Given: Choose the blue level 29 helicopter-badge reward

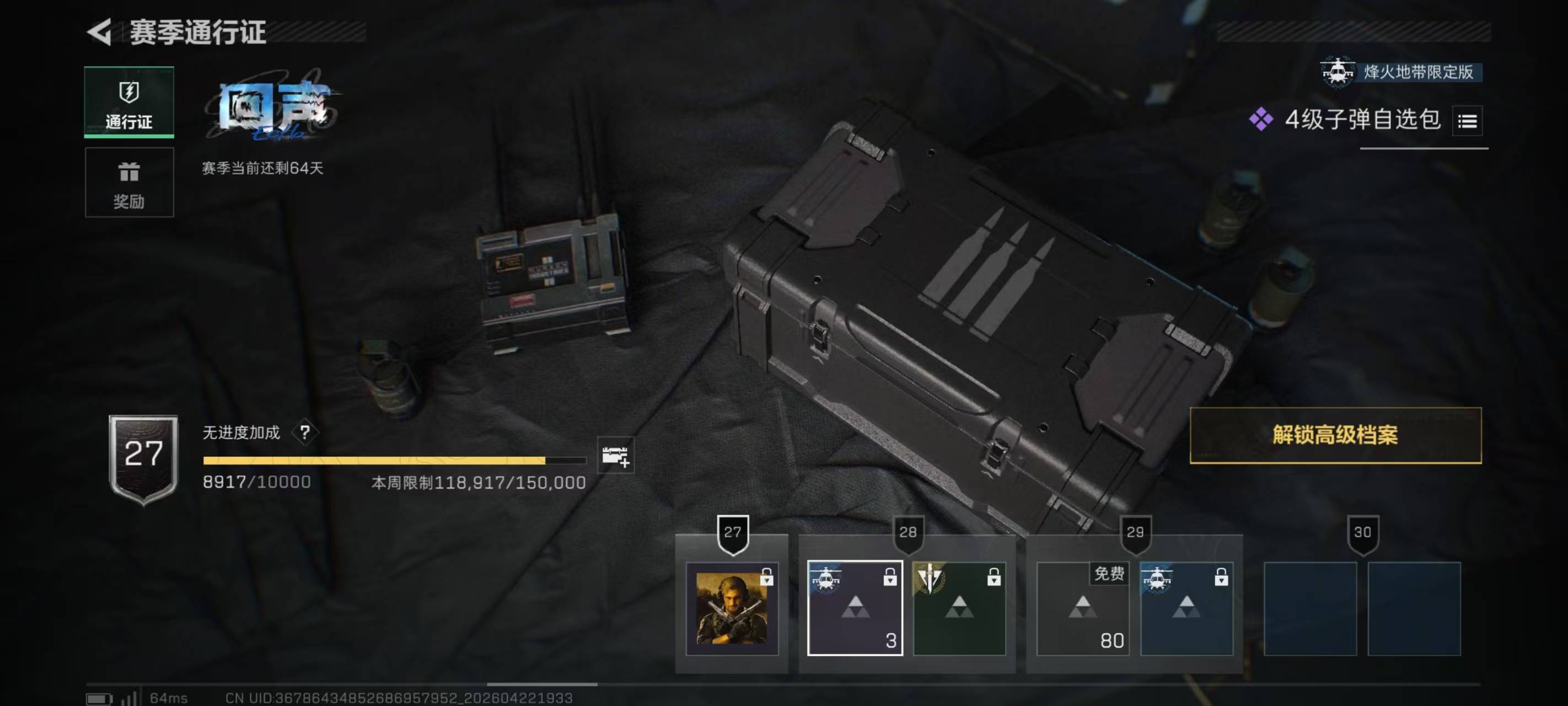Looking at the screenshot, I should click(1186, 608).
